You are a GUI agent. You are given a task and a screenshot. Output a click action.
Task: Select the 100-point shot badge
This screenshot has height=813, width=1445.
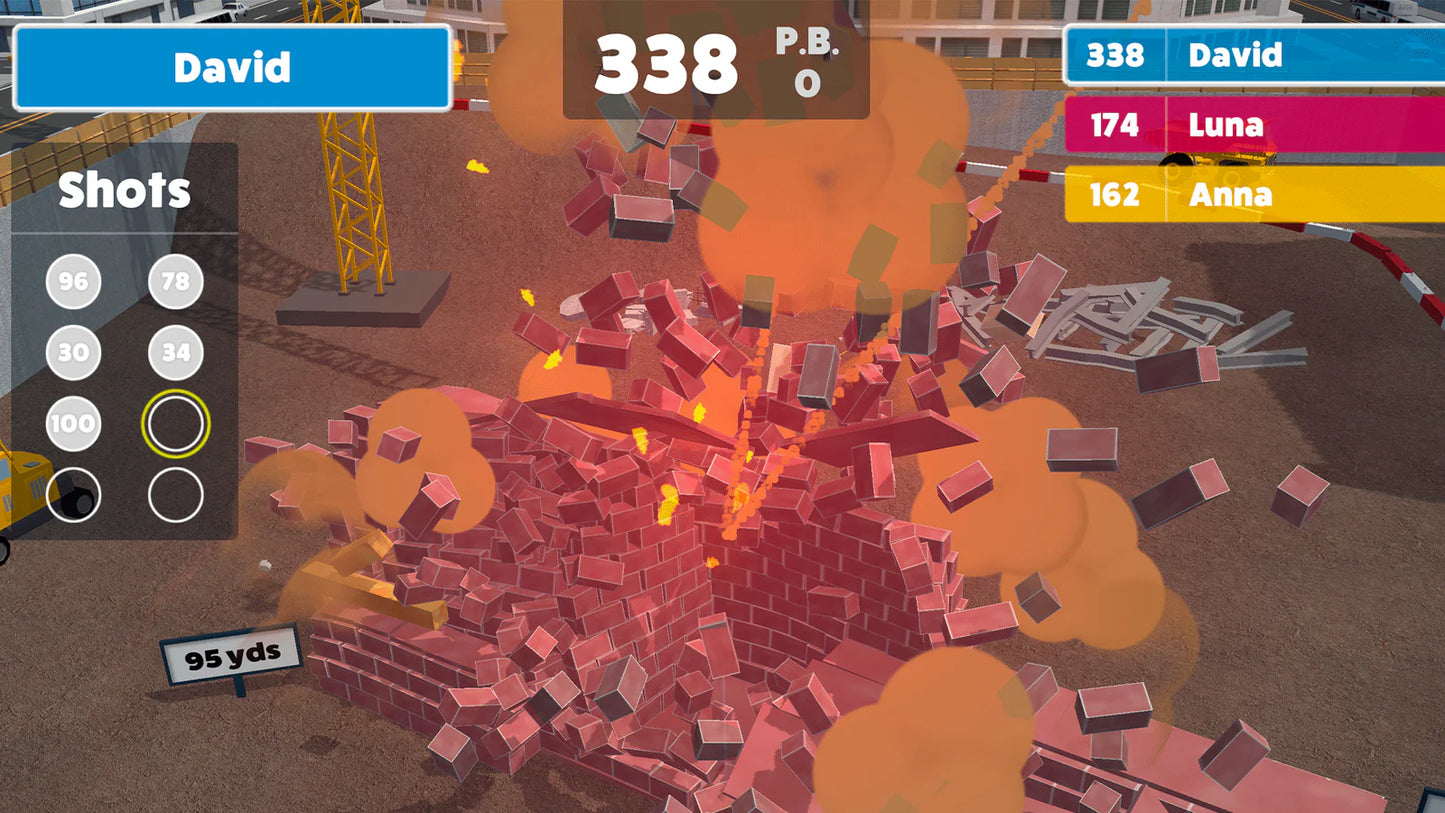point(72,423)
